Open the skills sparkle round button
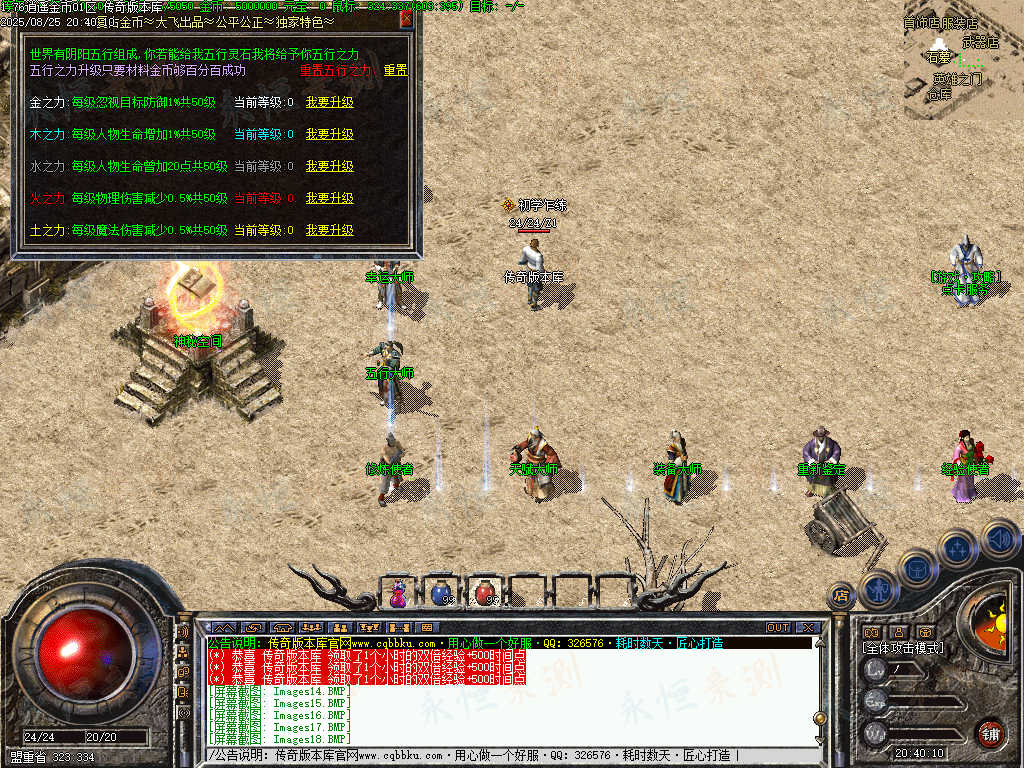The height and width of the screenshot is (768, 1024). click(958, 548)
